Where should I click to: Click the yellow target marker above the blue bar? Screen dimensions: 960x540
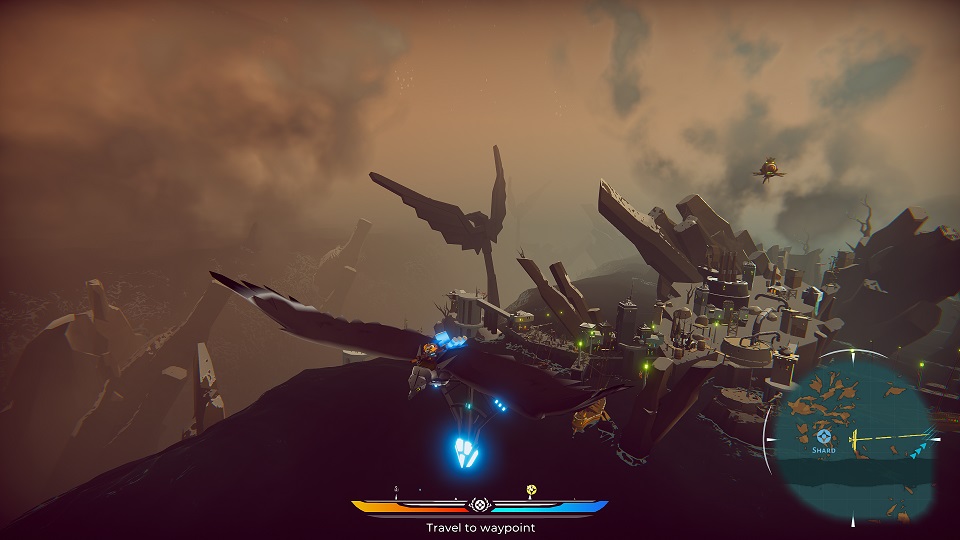click(532, 490)
